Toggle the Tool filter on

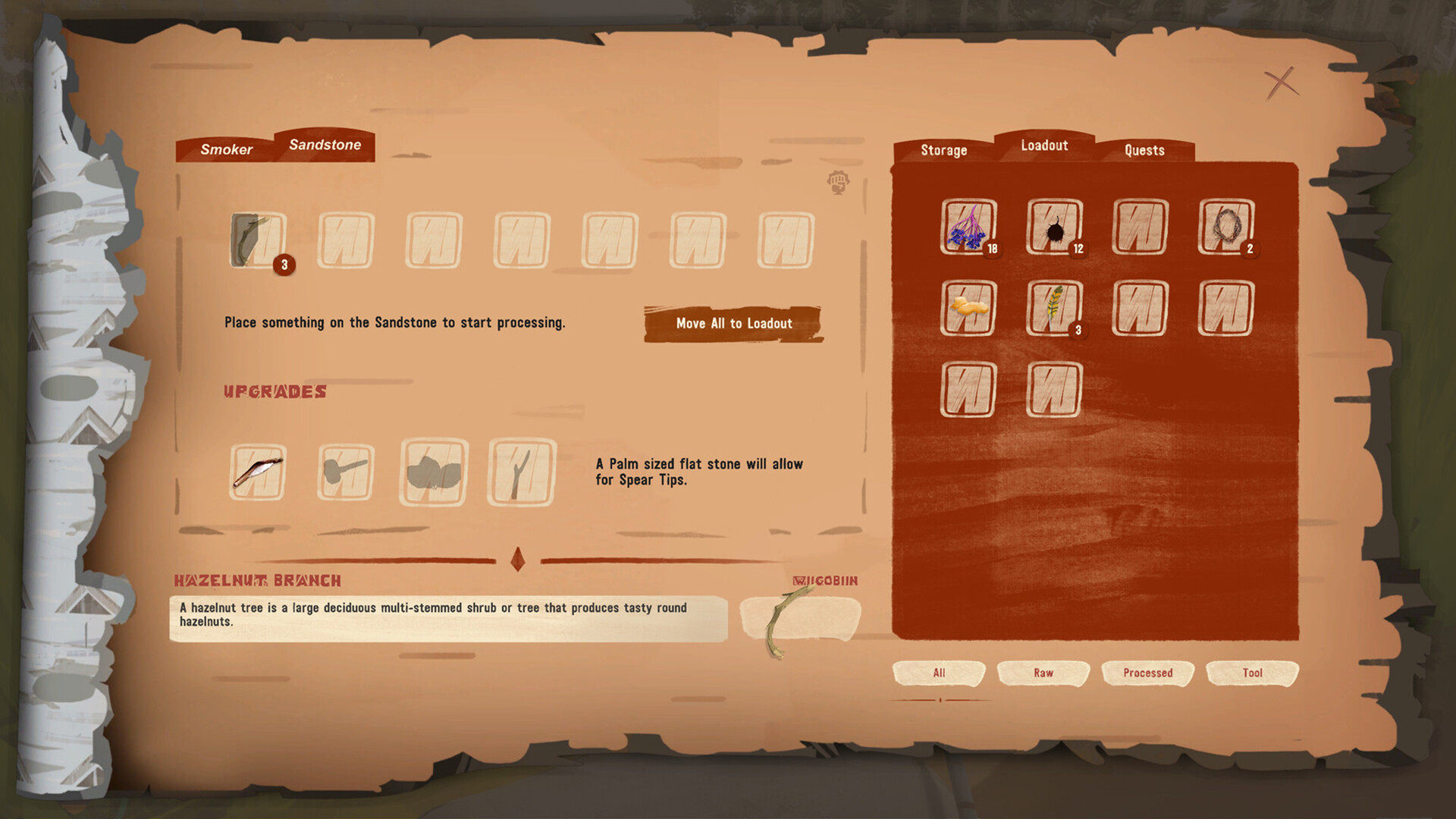[x=1252, y=673]
